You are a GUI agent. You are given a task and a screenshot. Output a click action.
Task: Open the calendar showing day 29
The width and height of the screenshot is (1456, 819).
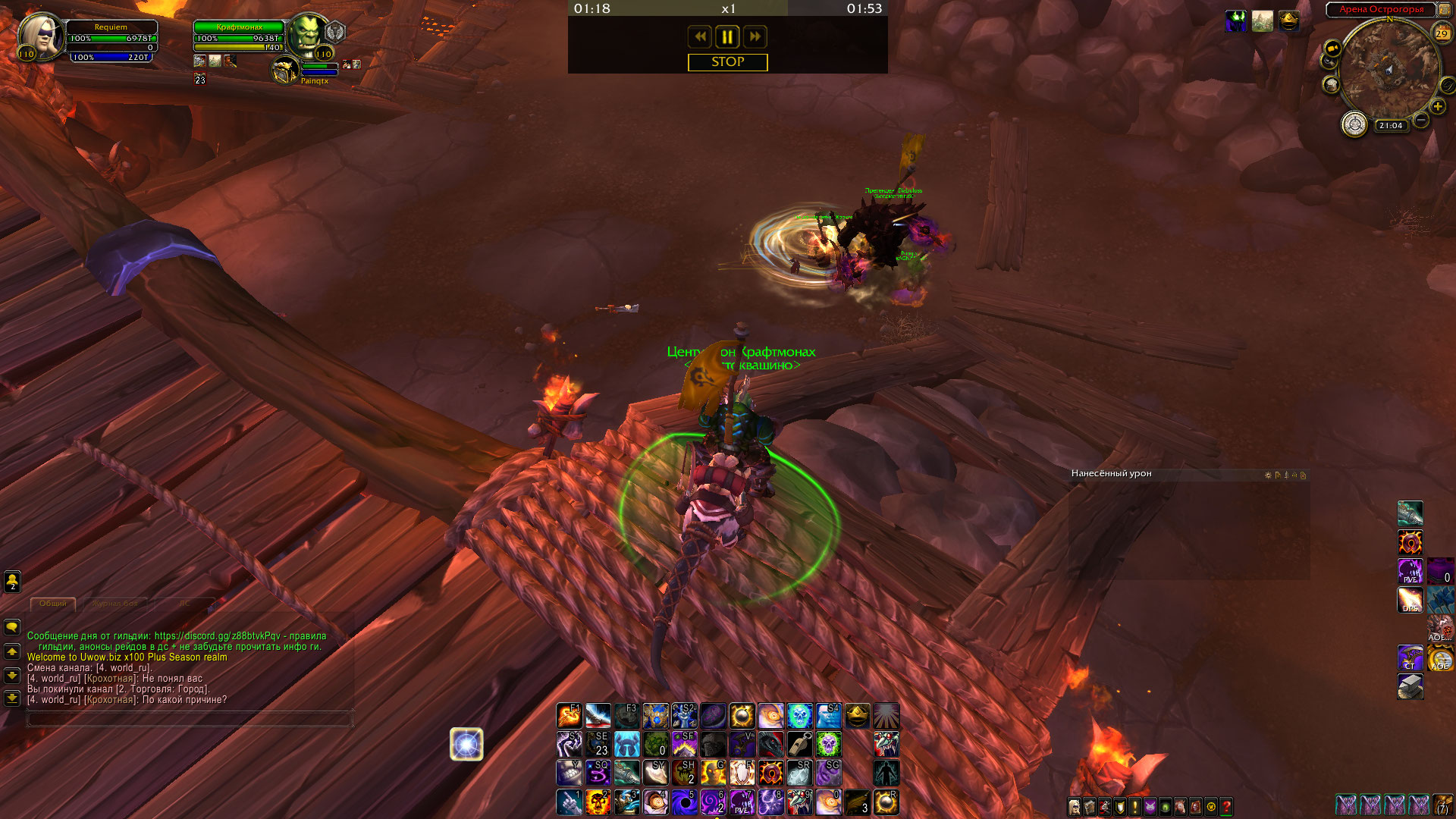pos(1441,33)
